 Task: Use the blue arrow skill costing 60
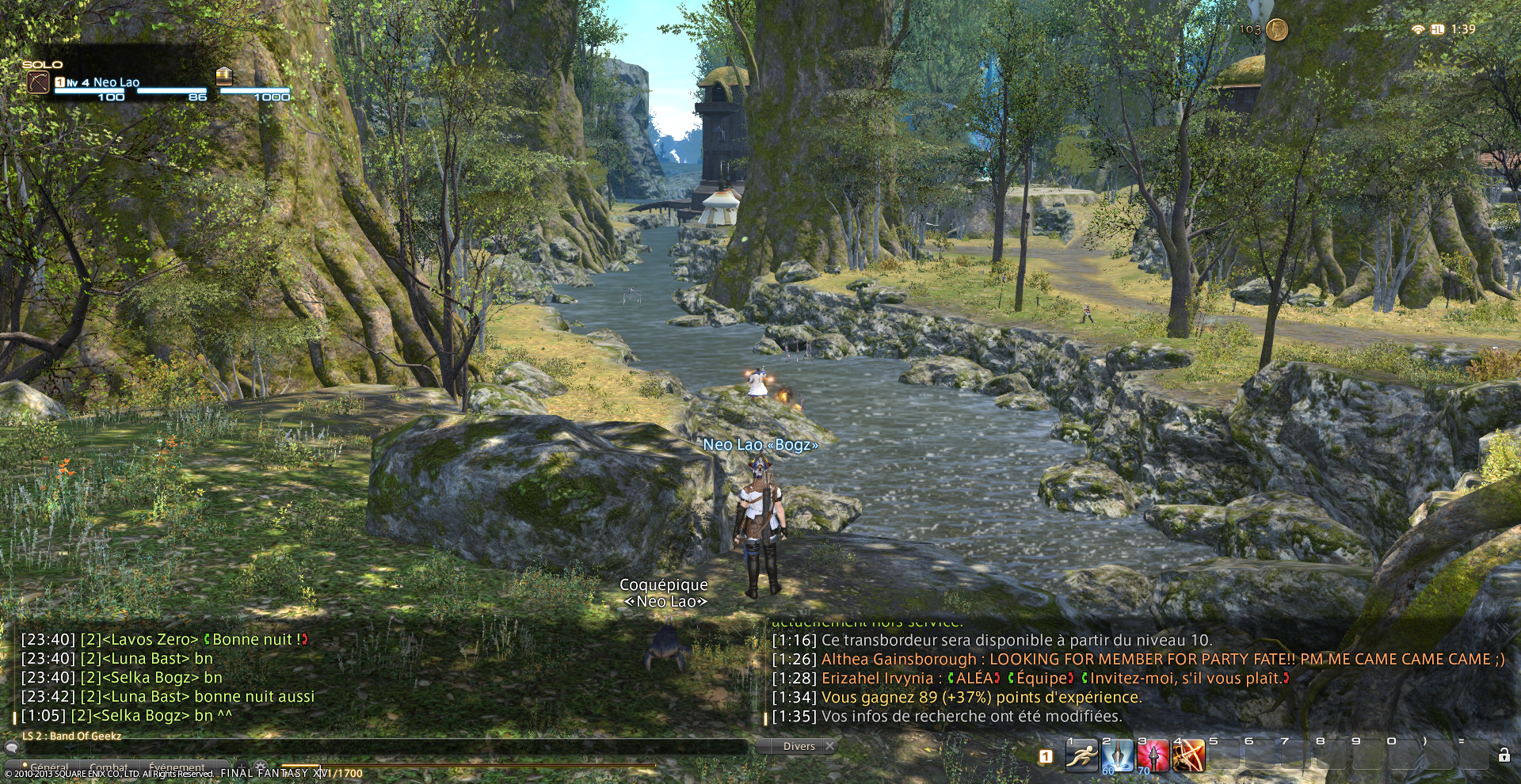click(x=1117, y=757)
